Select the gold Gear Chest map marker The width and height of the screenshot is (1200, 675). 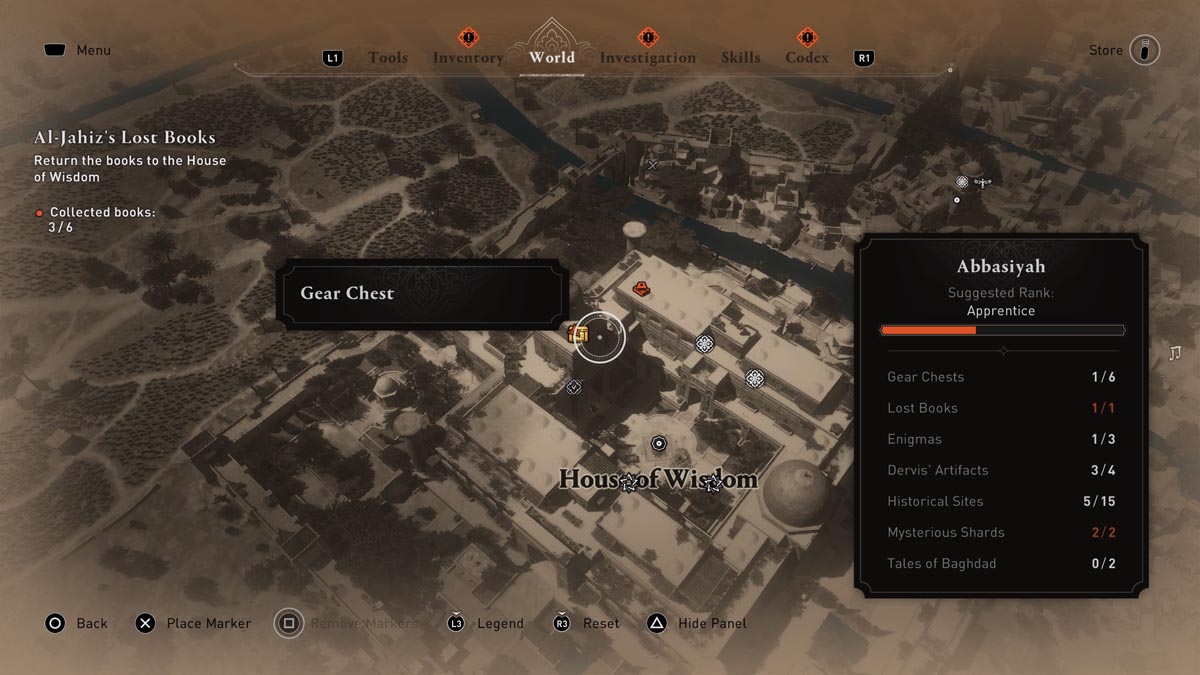[578, 334]
